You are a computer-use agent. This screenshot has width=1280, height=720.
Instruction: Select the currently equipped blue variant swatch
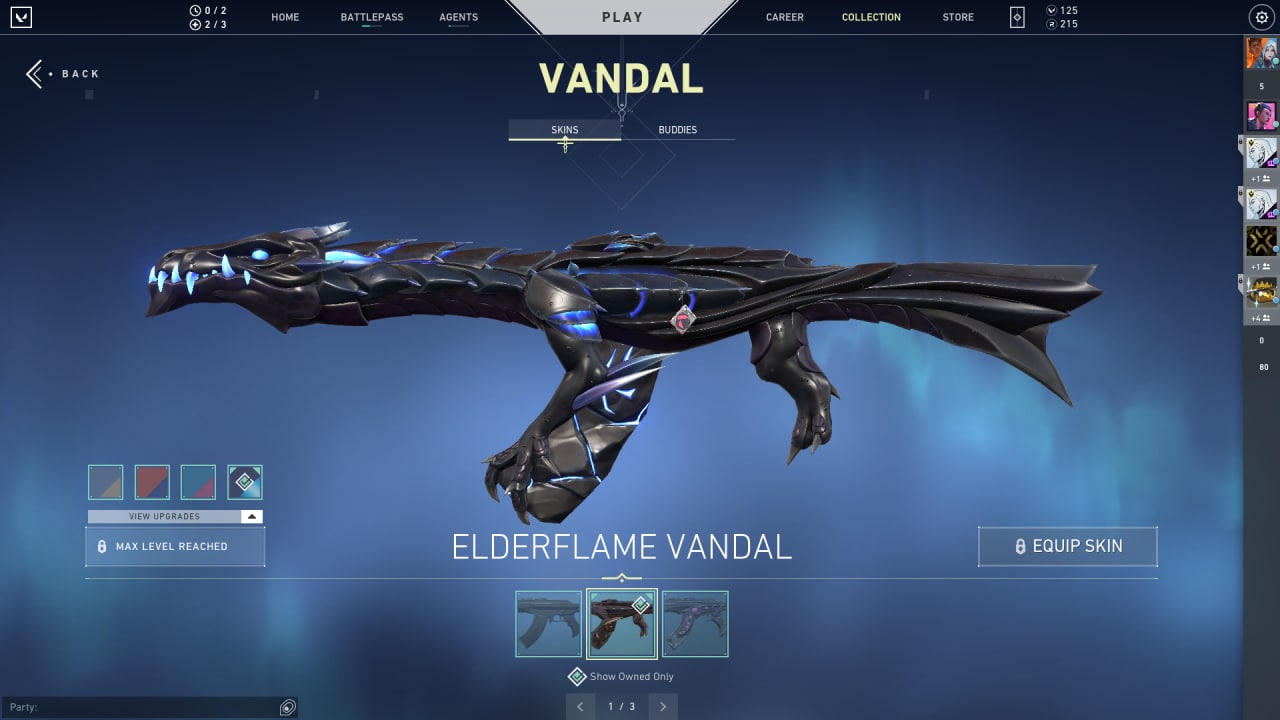(245, 481)
